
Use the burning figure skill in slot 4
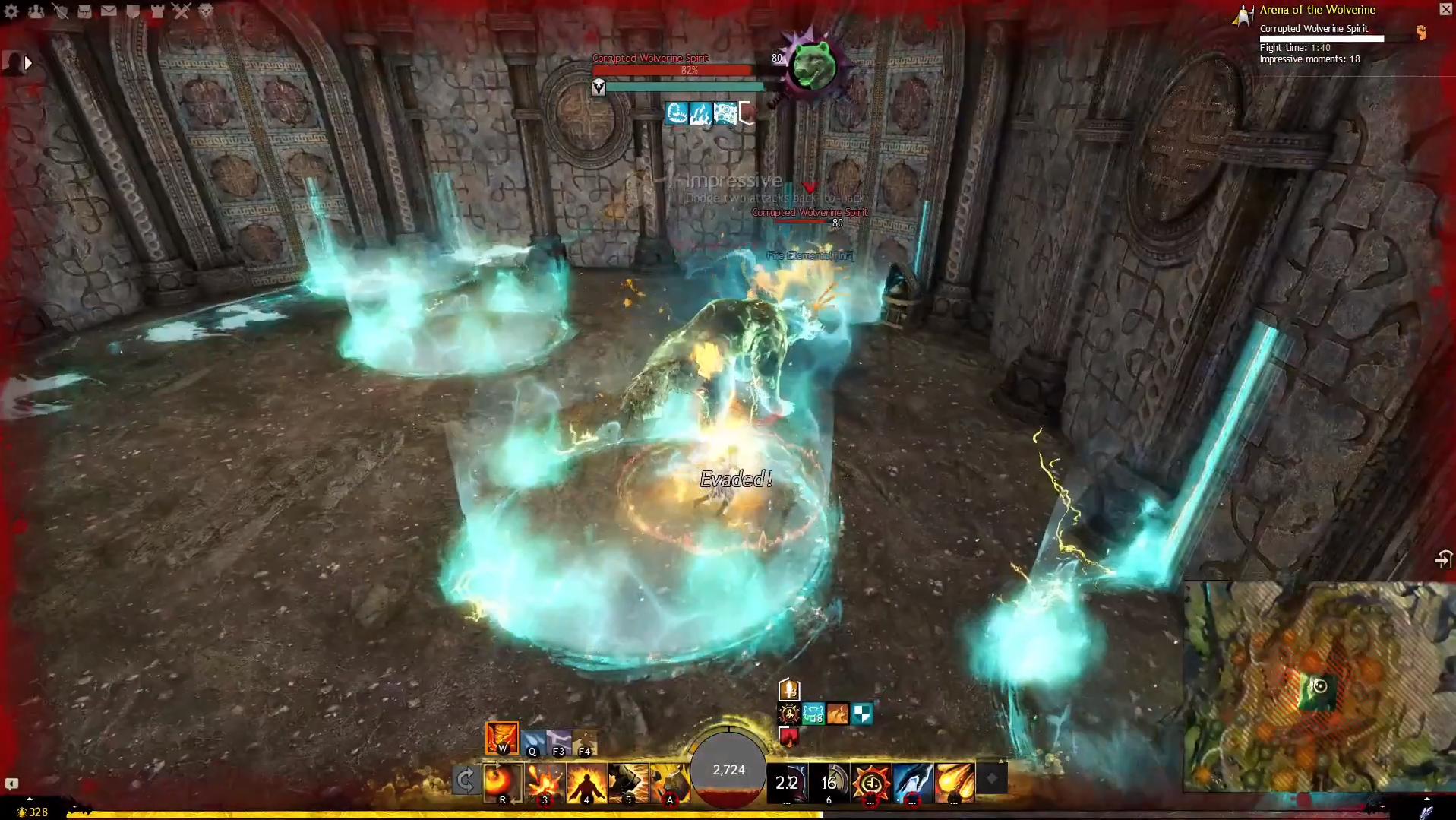click(x=586, y=783)
